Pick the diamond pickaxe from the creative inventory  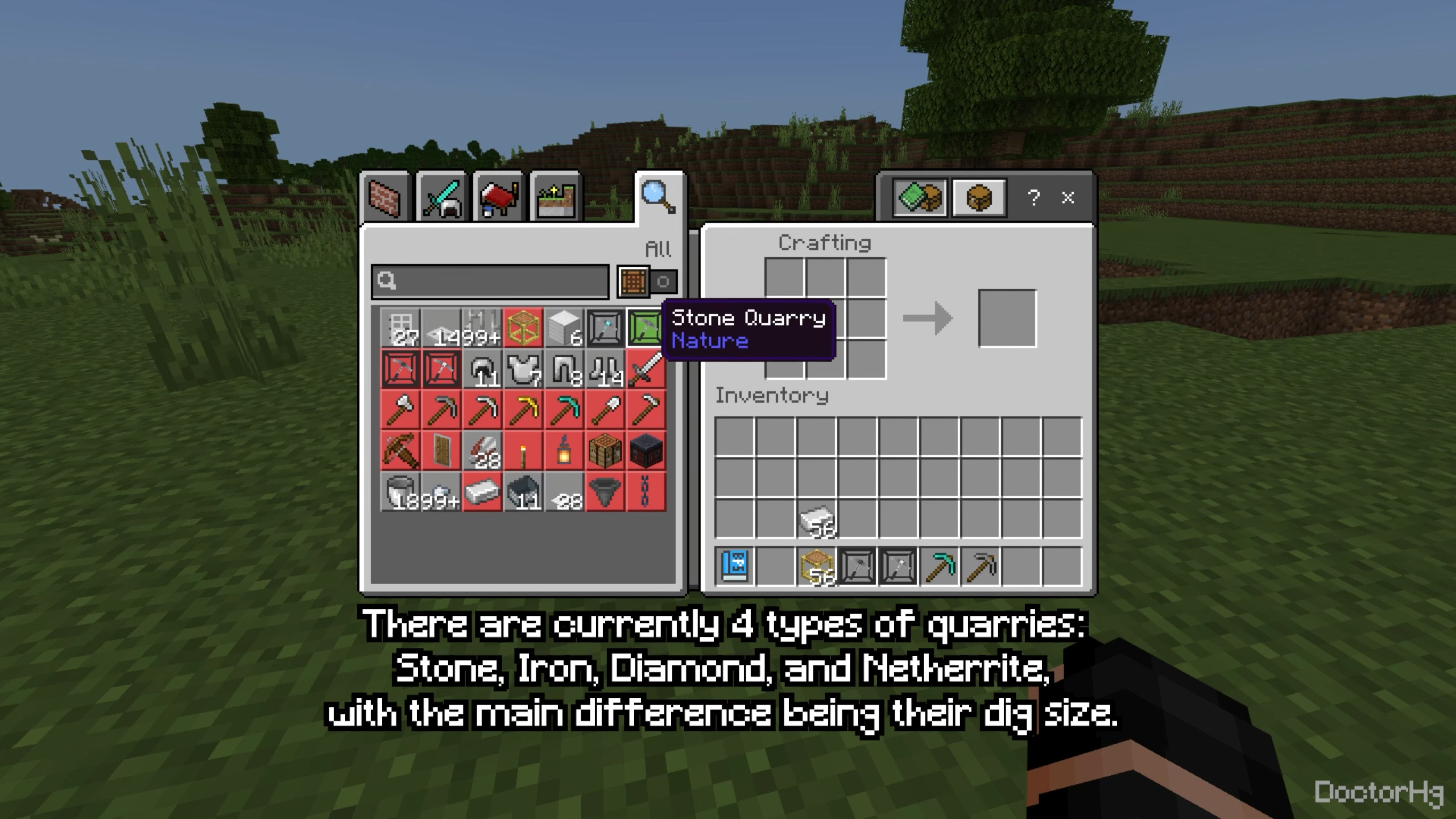[563, 411]
